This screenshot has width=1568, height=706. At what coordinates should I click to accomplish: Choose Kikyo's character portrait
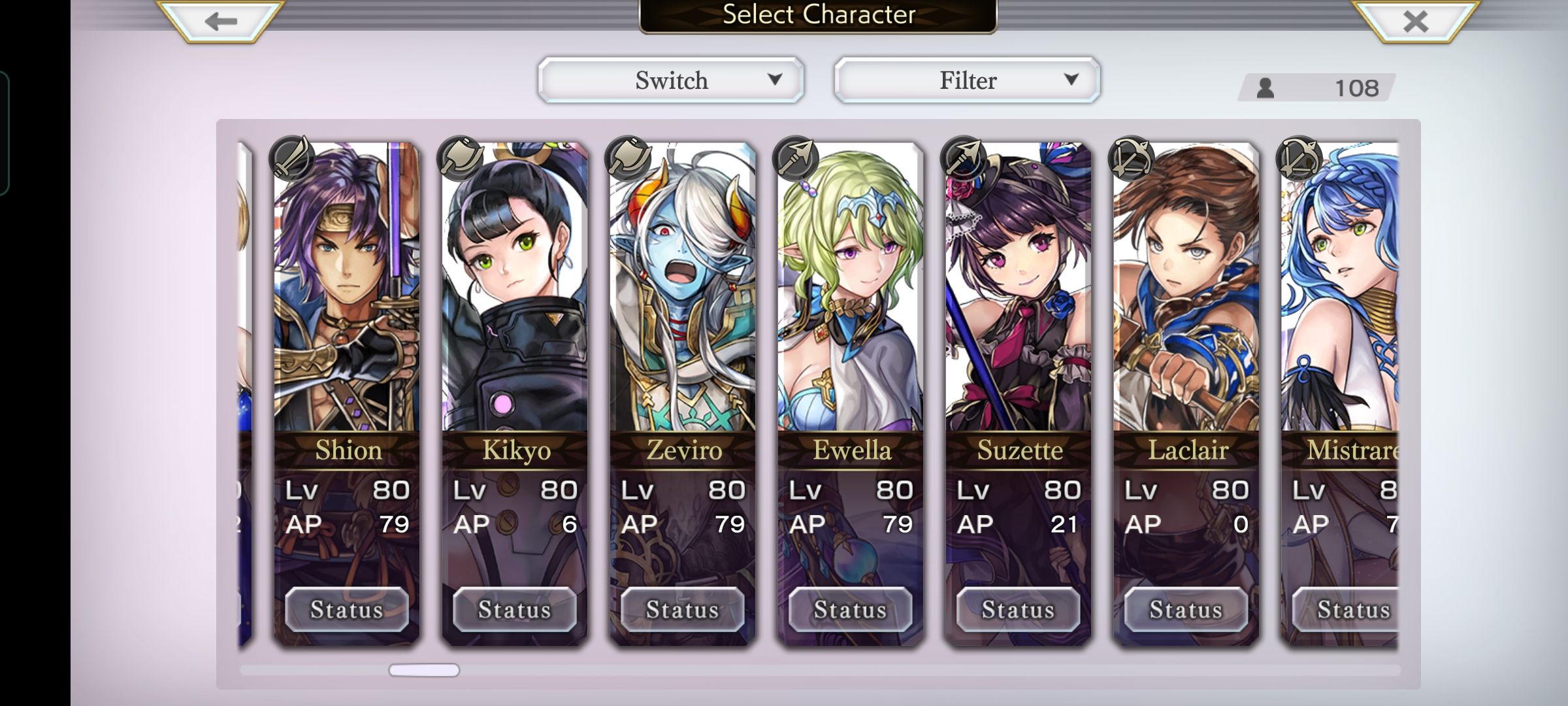coord(514,294)
